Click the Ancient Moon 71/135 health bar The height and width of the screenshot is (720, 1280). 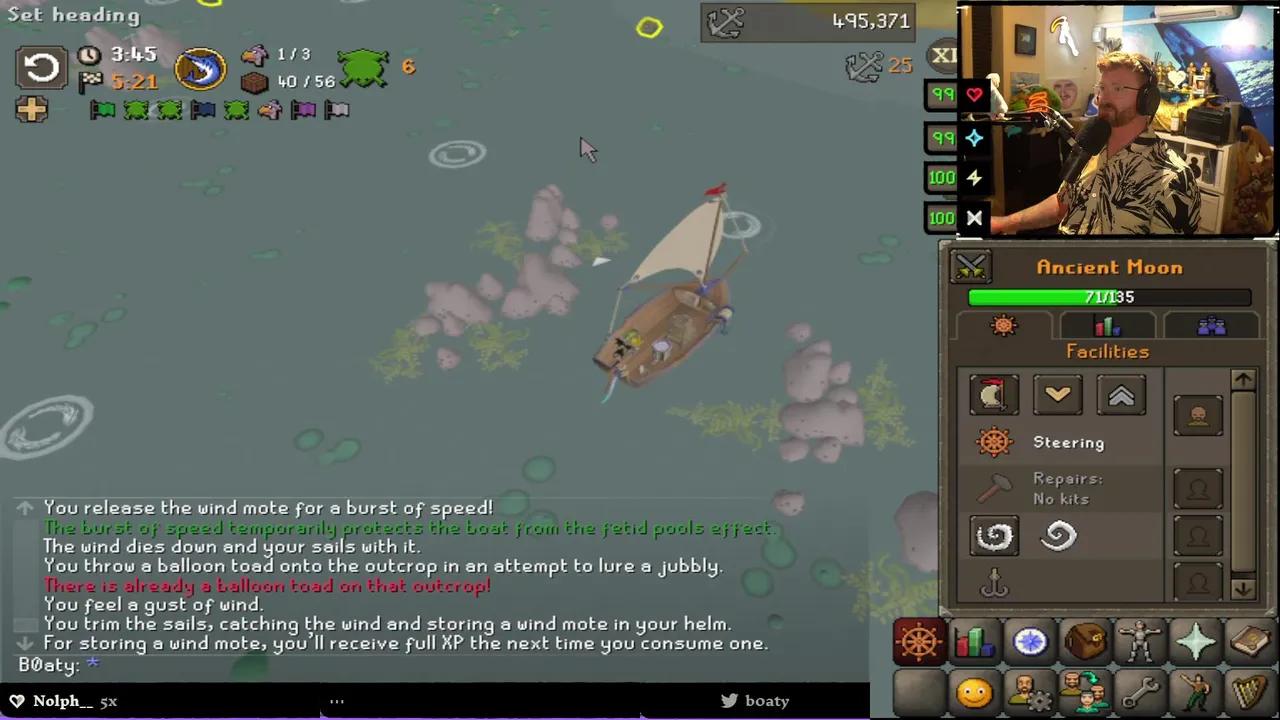(1109, 297)
